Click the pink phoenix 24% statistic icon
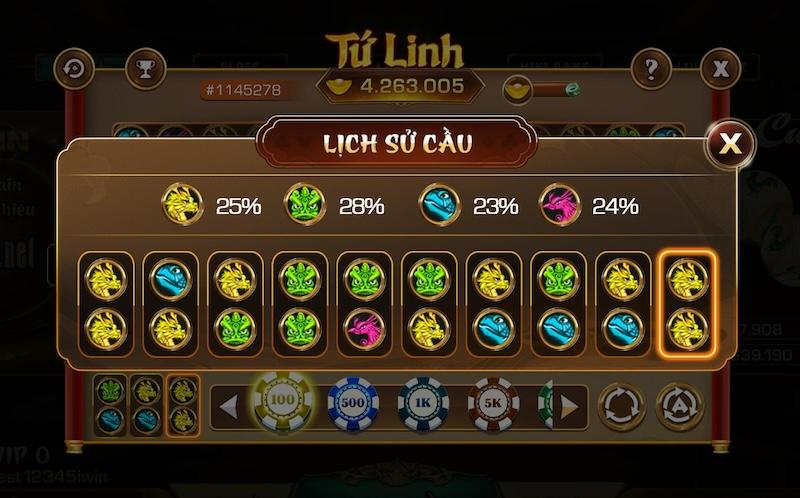800x498 pixels. [560, 205]
